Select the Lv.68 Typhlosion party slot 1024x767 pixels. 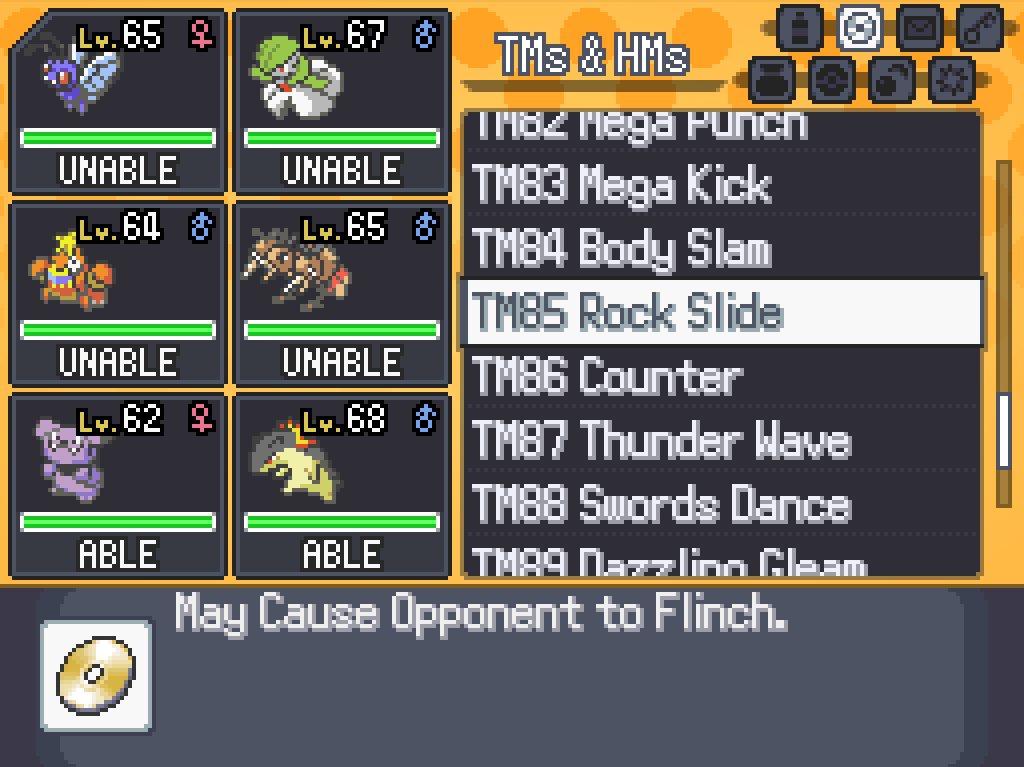point(341,486)
